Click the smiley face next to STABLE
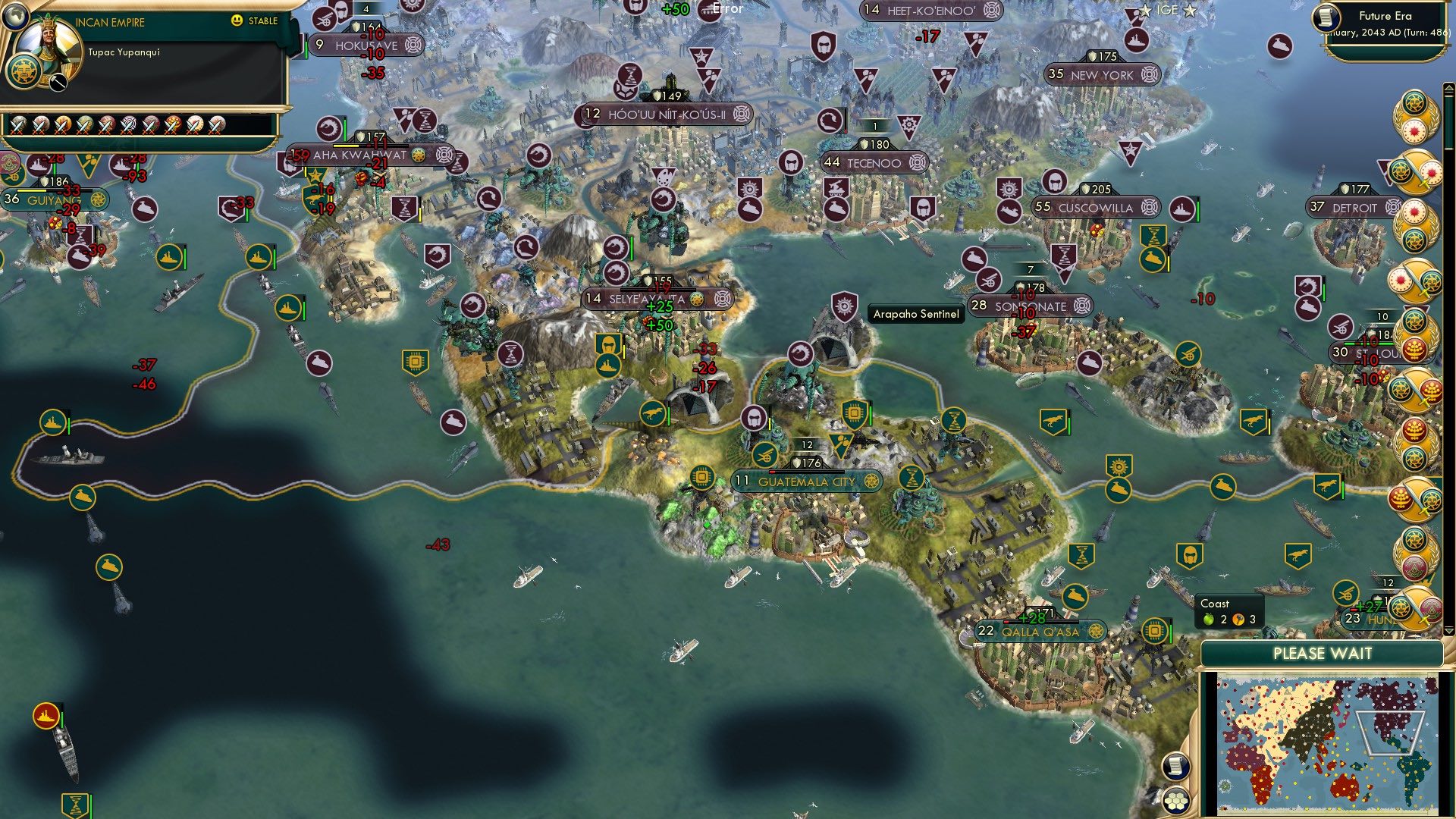The height and width of the screenshot is (819, 1456). pos(238,22)
